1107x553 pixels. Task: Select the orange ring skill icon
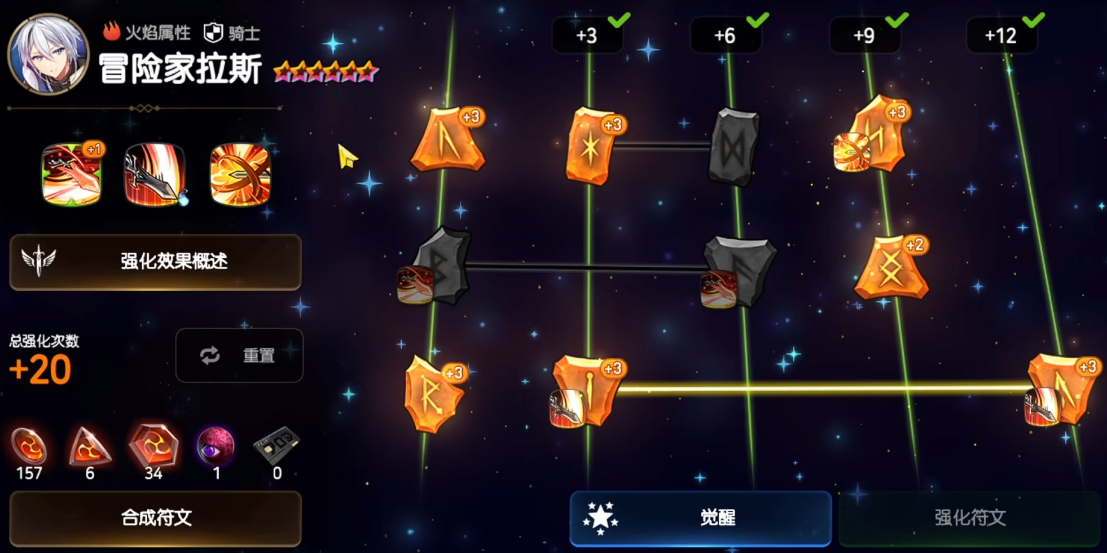coord(240,174)
